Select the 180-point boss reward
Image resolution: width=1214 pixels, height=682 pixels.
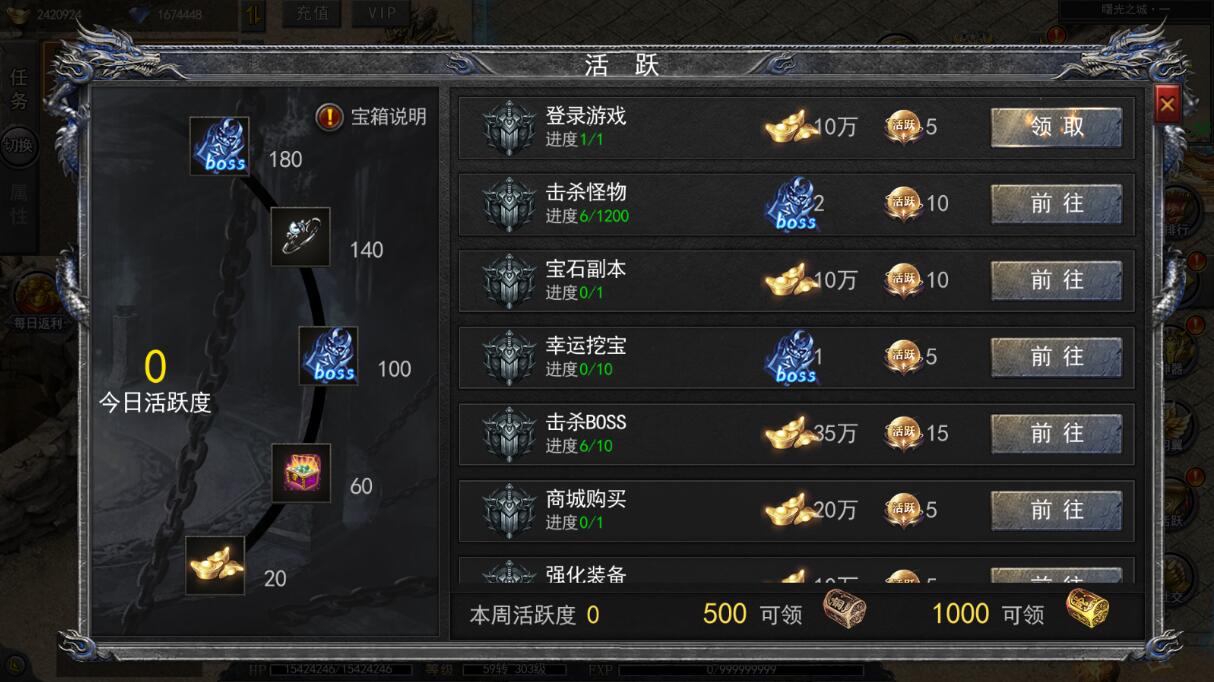(220, 147)
